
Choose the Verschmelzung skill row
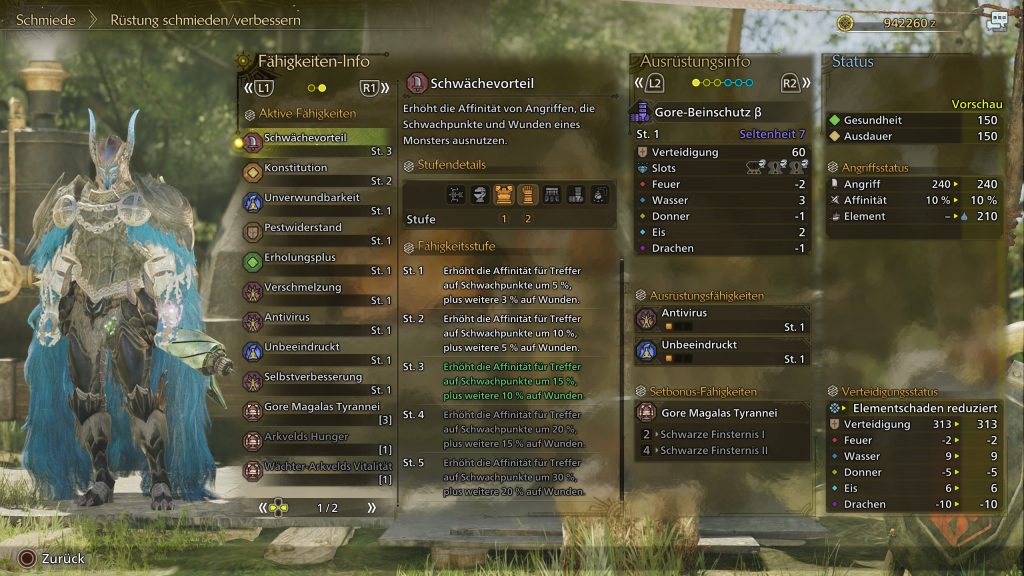(317, 293)
